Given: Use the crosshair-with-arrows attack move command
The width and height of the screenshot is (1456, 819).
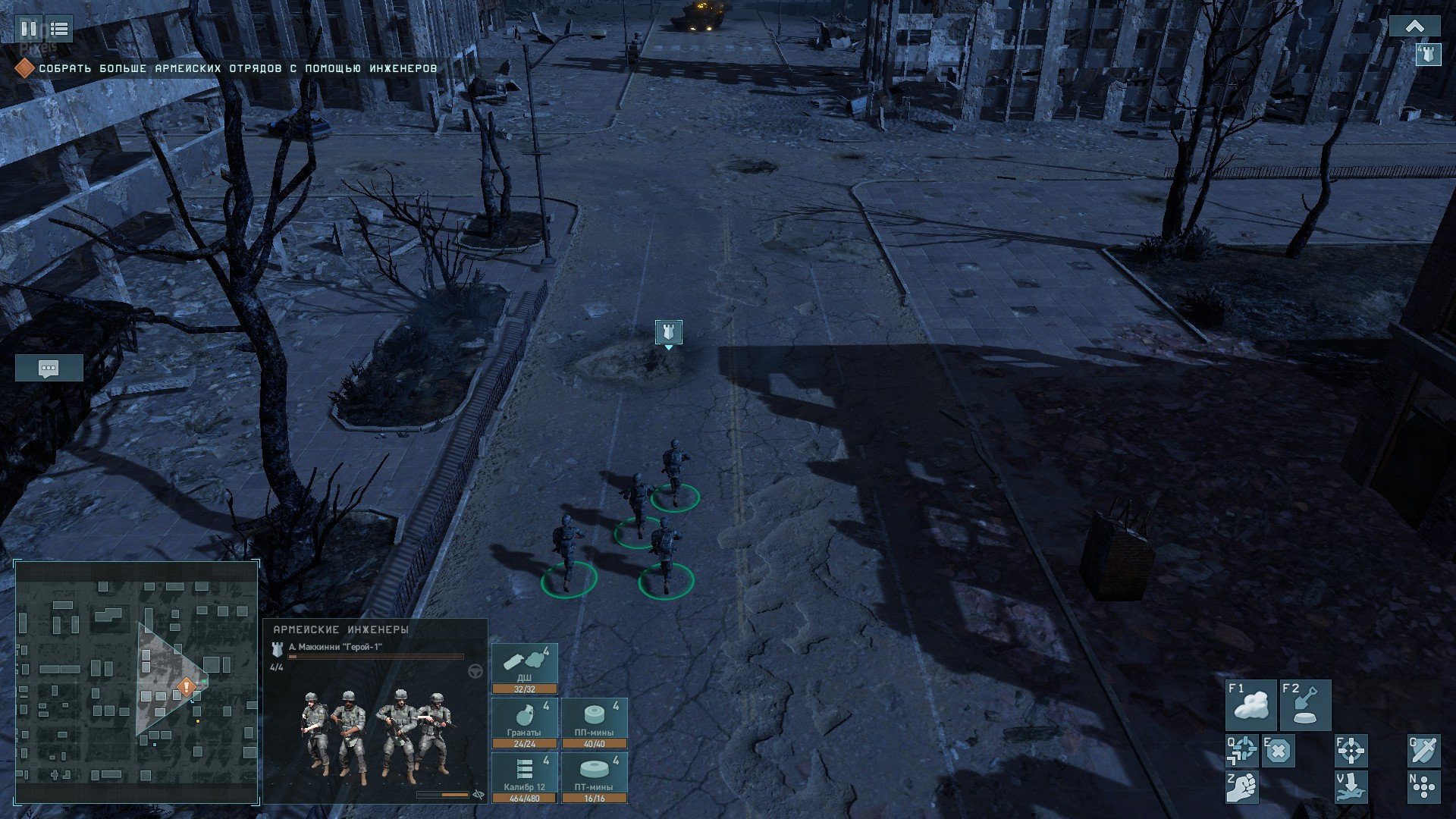Looking at the screenshot, I should point(1242,751).
